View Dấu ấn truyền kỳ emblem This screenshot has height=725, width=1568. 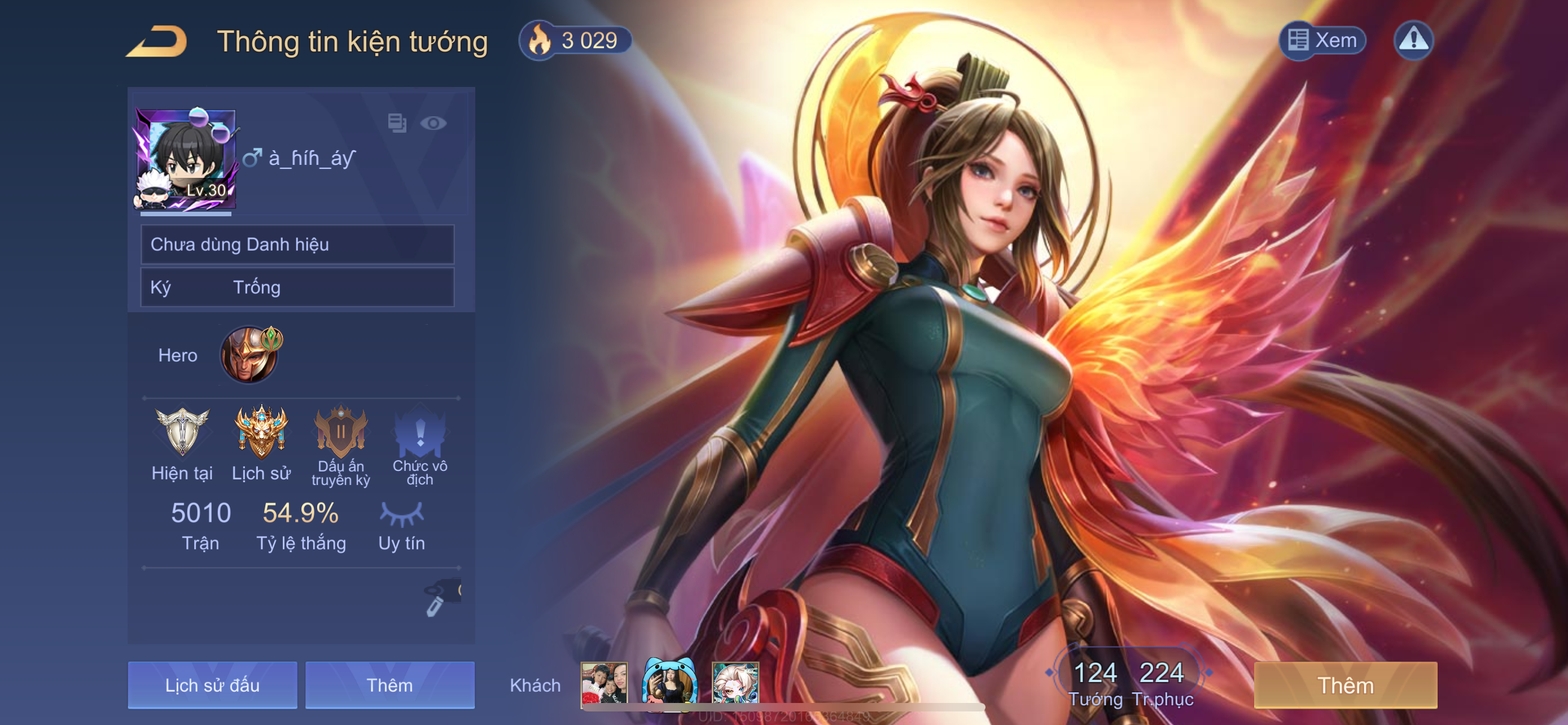pos(341,432)
